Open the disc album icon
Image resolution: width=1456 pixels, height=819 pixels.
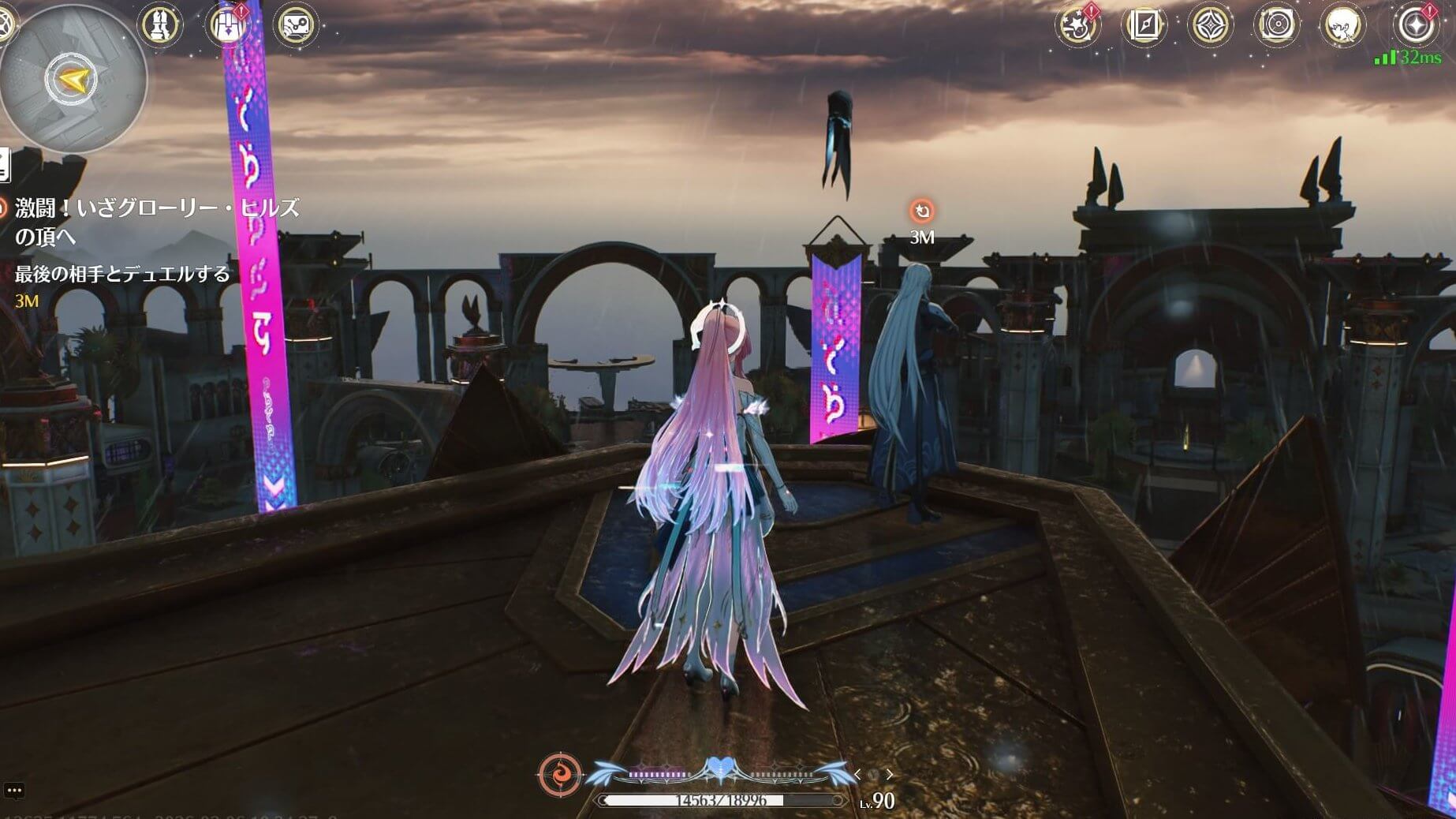[x=1275, y=26]
